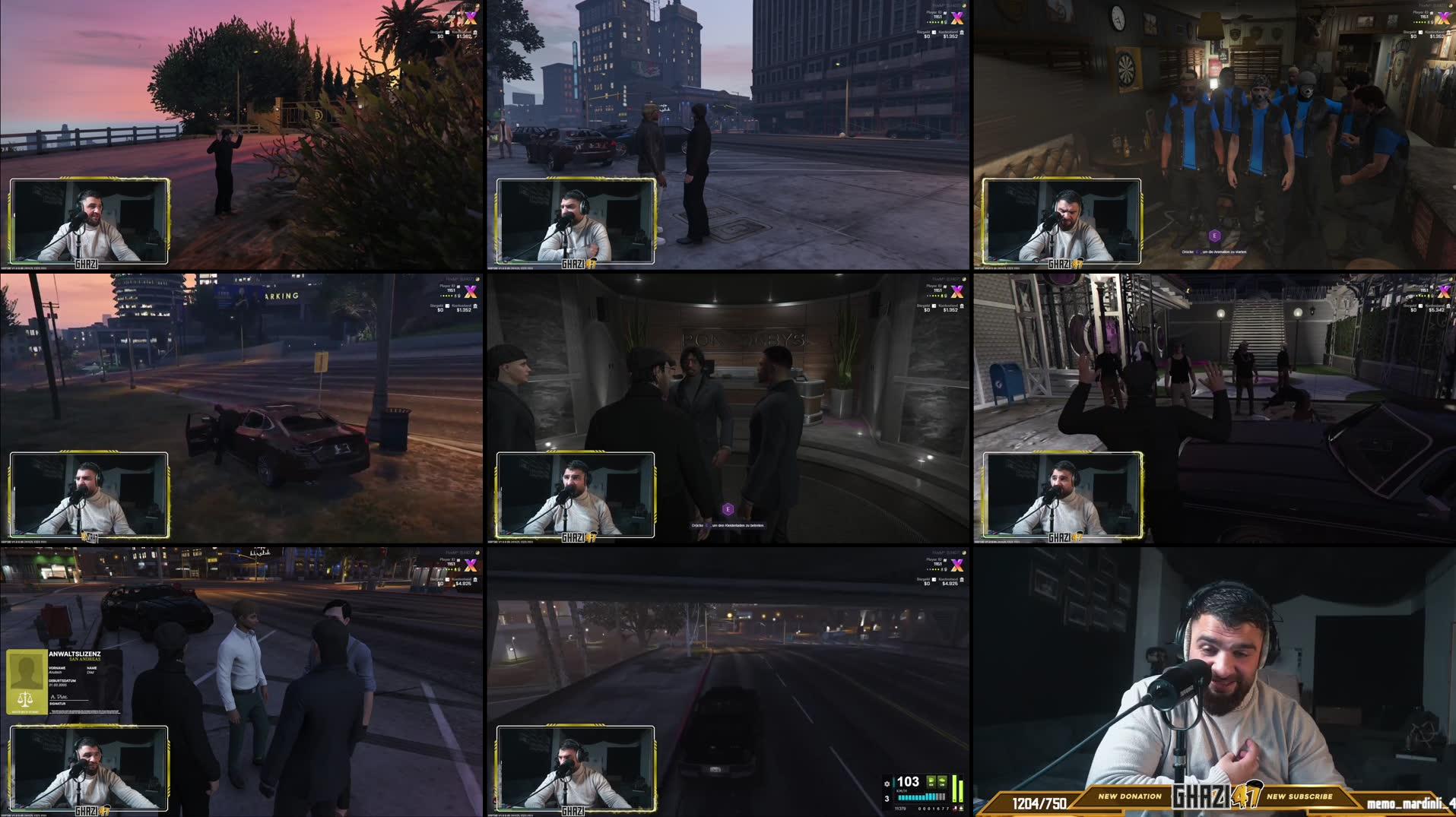Click the icon beside the Player ID label

(x=945, y=14)
